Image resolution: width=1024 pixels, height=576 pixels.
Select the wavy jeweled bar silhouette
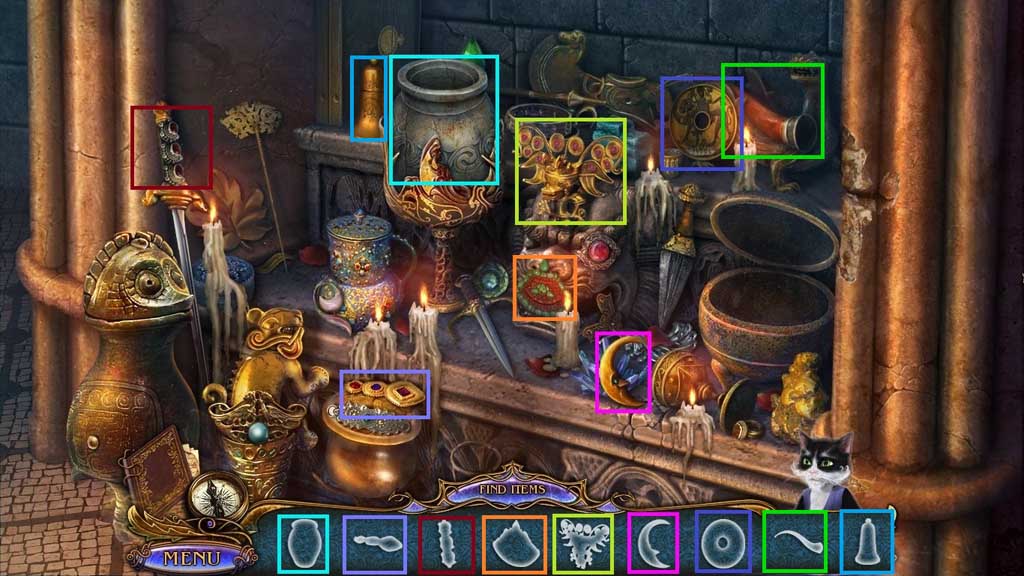pos(374,543)
